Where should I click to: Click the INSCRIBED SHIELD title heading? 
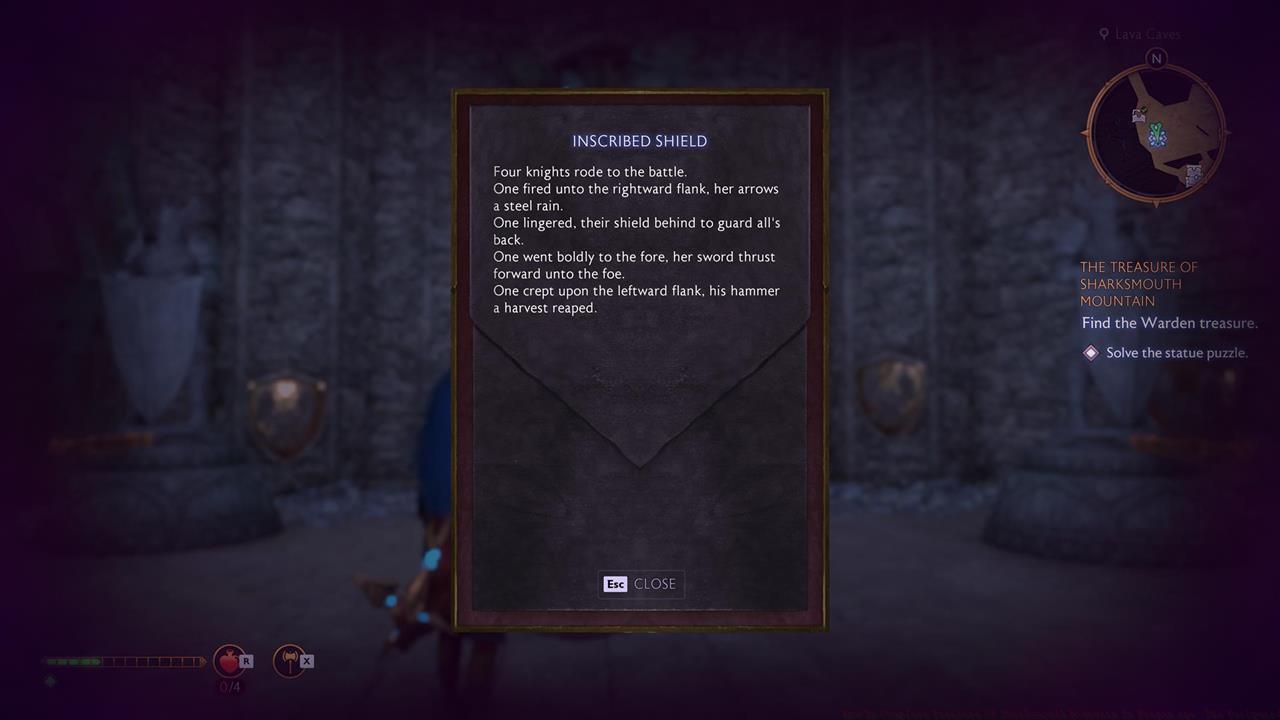pyautogui.click(x=639, y=141)
